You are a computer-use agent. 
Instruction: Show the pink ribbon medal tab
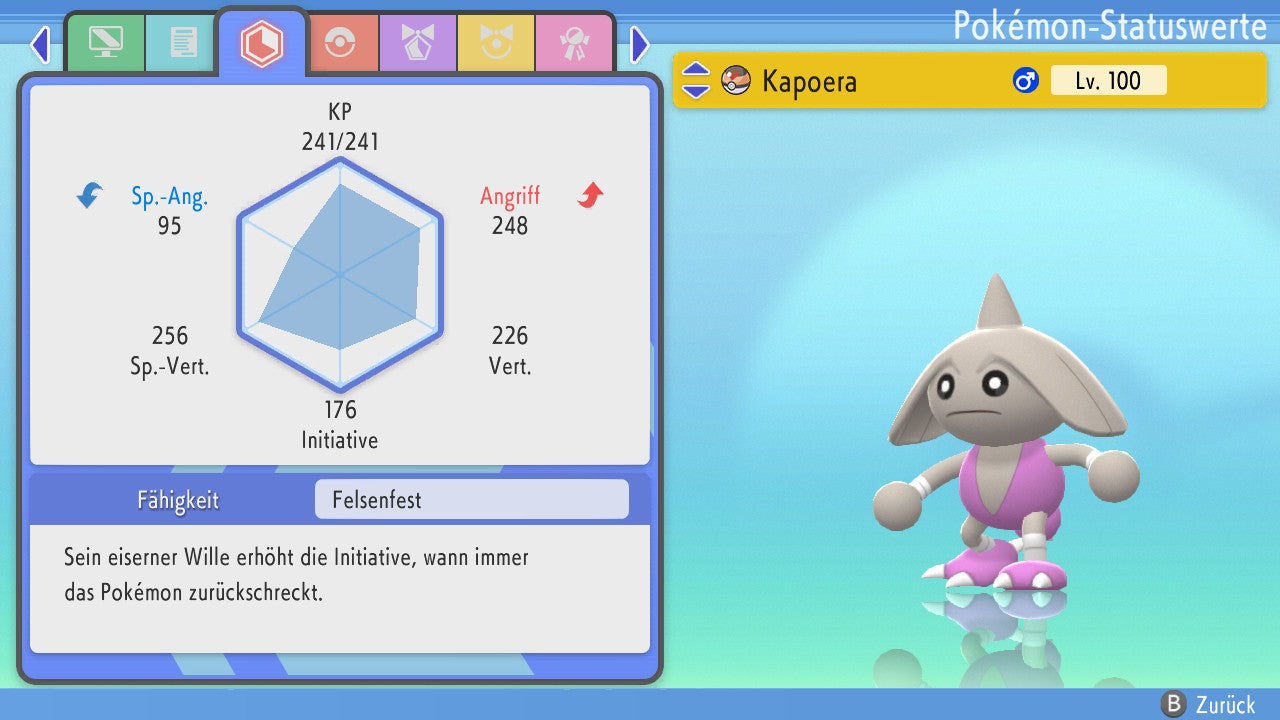(x=574, y=43)
